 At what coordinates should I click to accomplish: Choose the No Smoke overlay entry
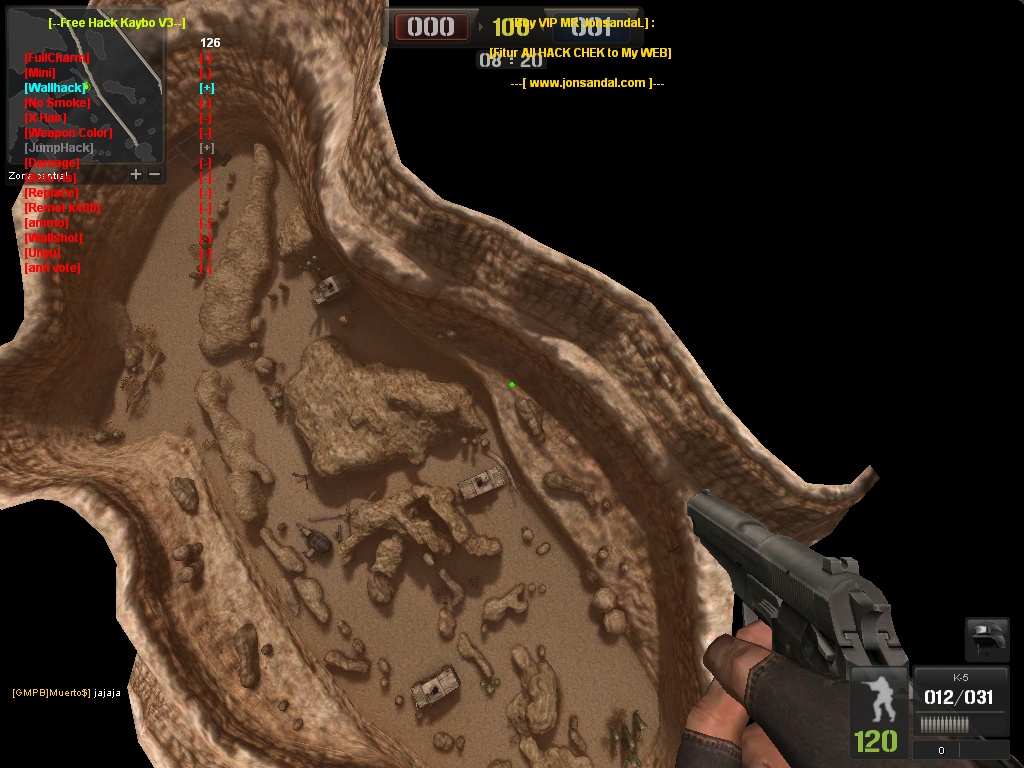coord(57,103)
